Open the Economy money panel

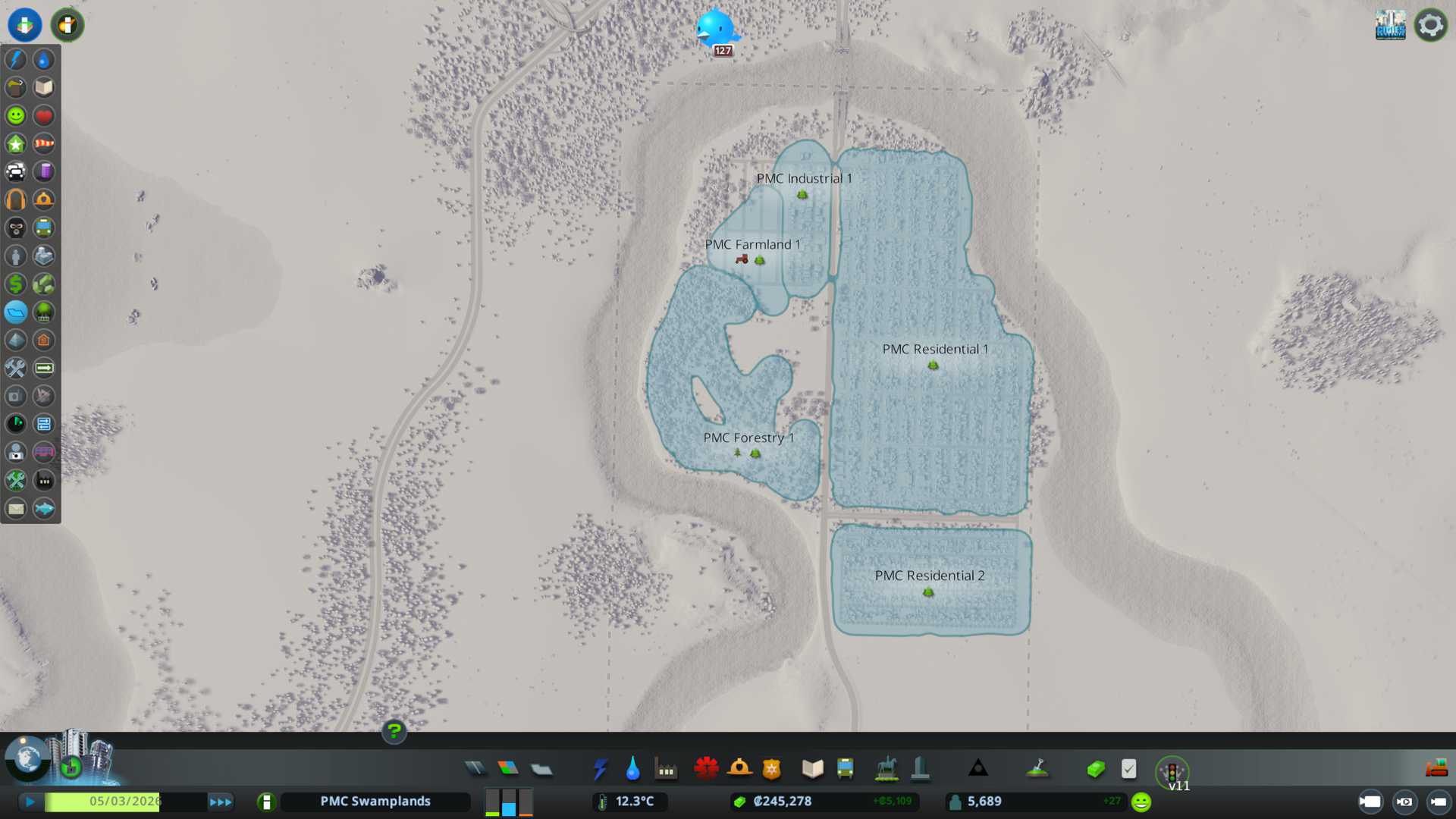coord(1096,769)
